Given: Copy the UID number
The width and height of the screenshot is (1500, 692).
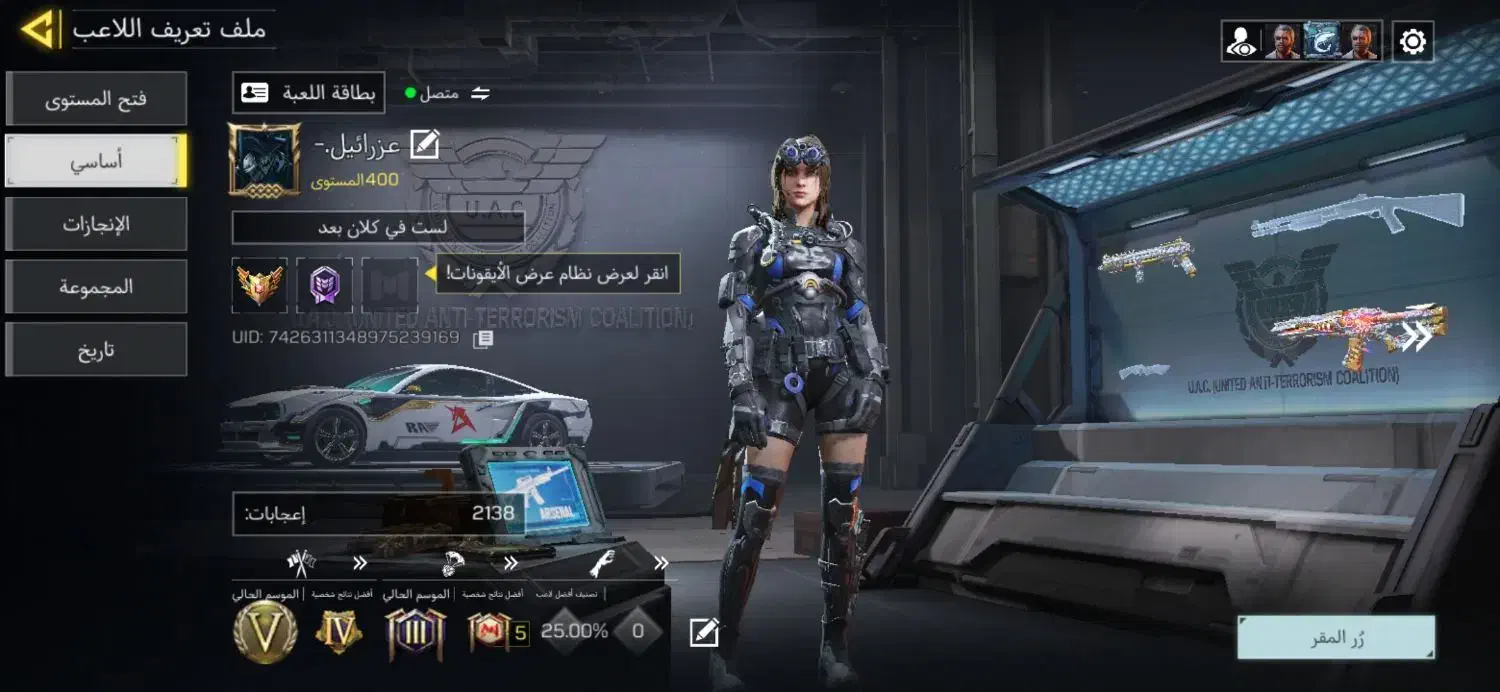Looking at the screenshot, I should (x=483, y=339).
